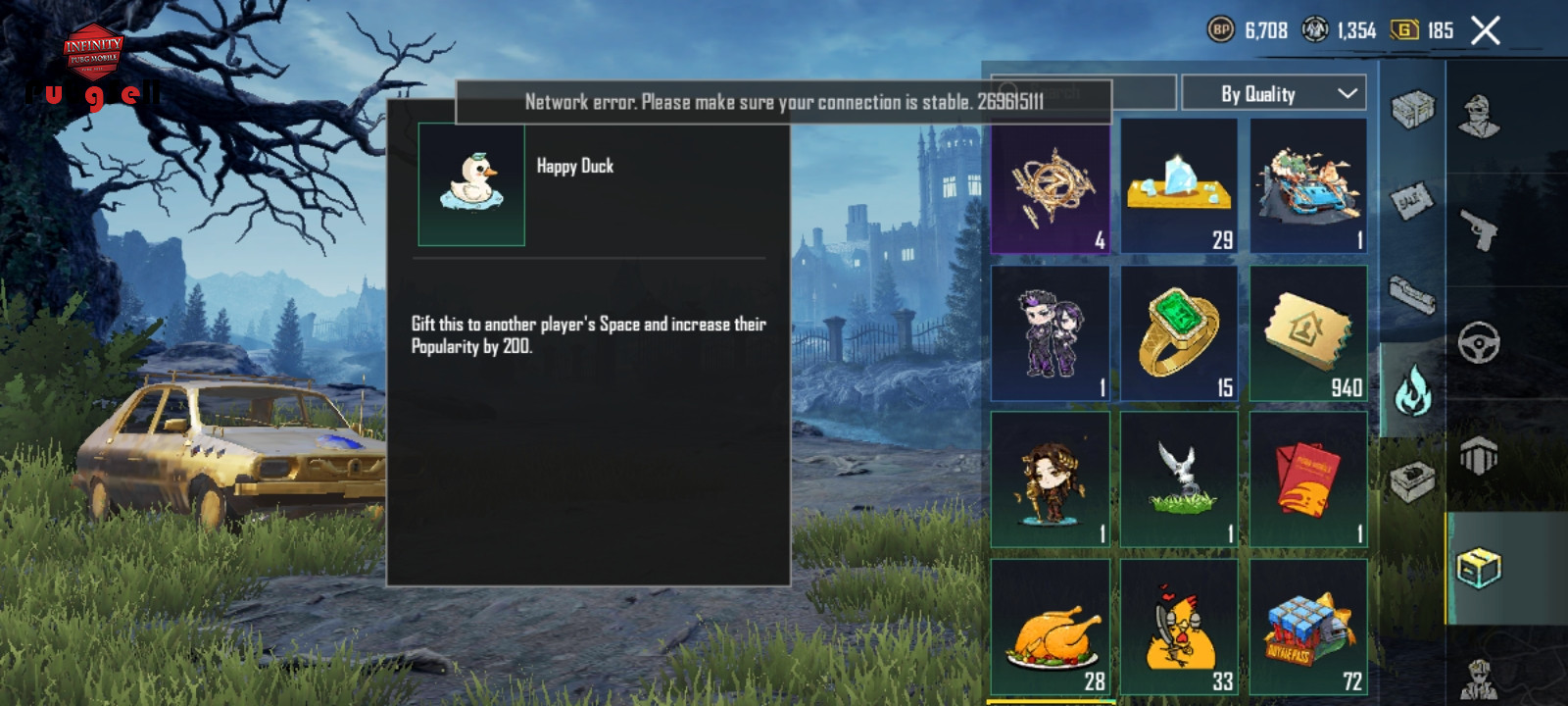Select the purple-suited couple item
Screen dimensions: 1568x706
pos(1051,333)
